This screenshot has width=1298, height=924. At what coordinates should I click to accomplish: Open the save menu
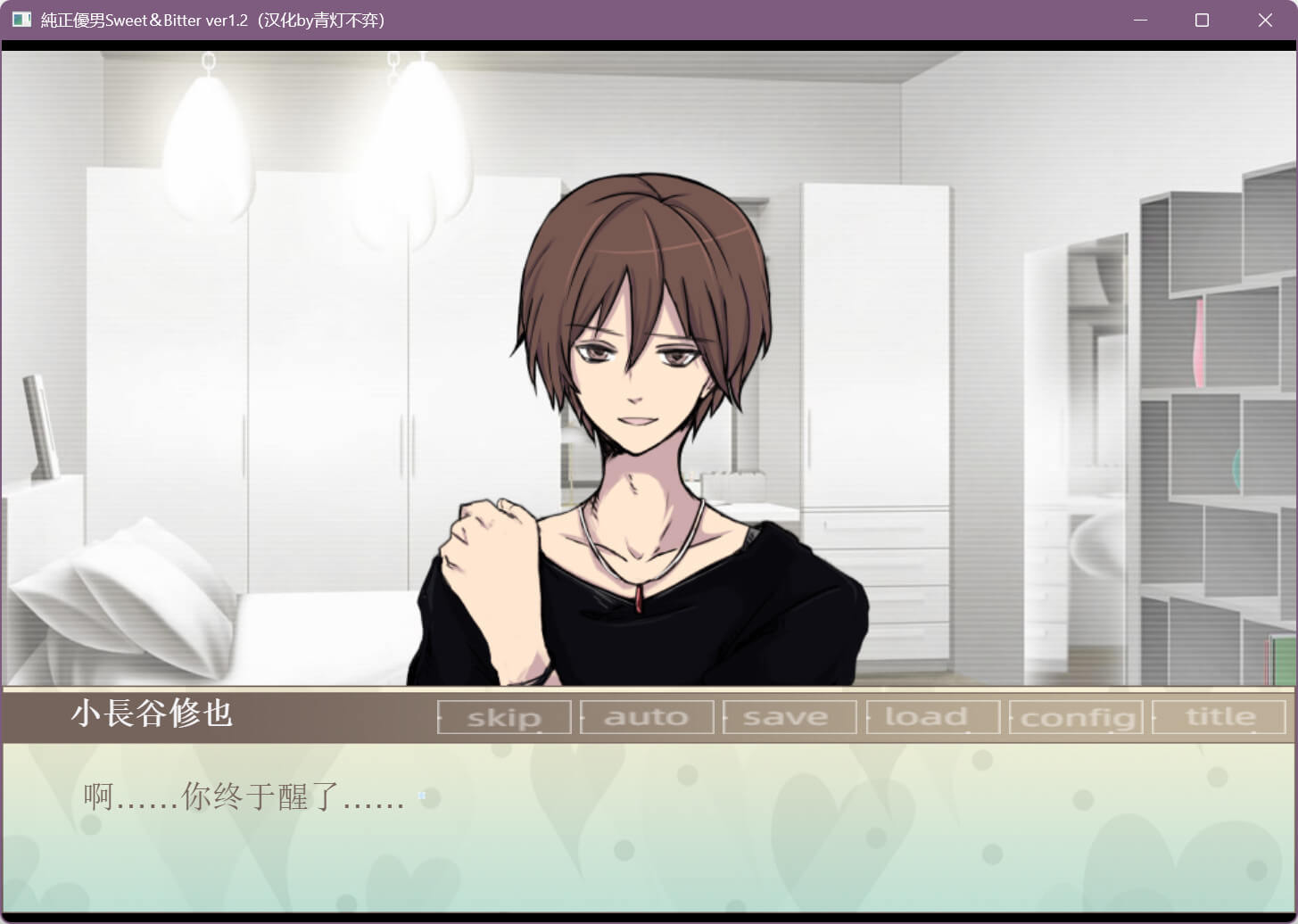click(x=789, y=717)
